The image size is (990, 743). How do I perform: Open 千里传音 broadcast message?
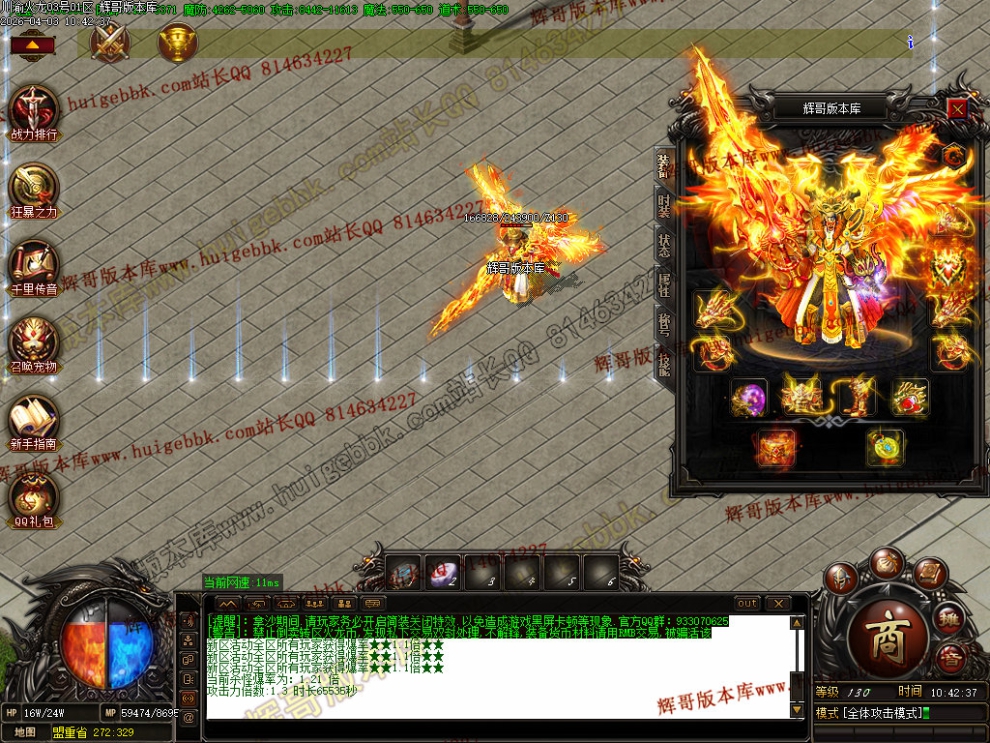tap(34, 267)
